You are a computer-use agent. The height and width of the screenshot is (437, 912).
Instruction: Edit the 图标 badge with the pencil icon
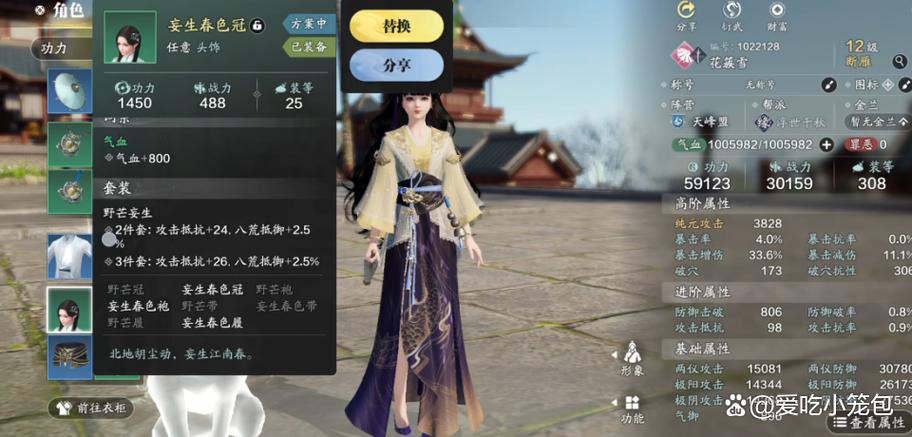point(896,85)
